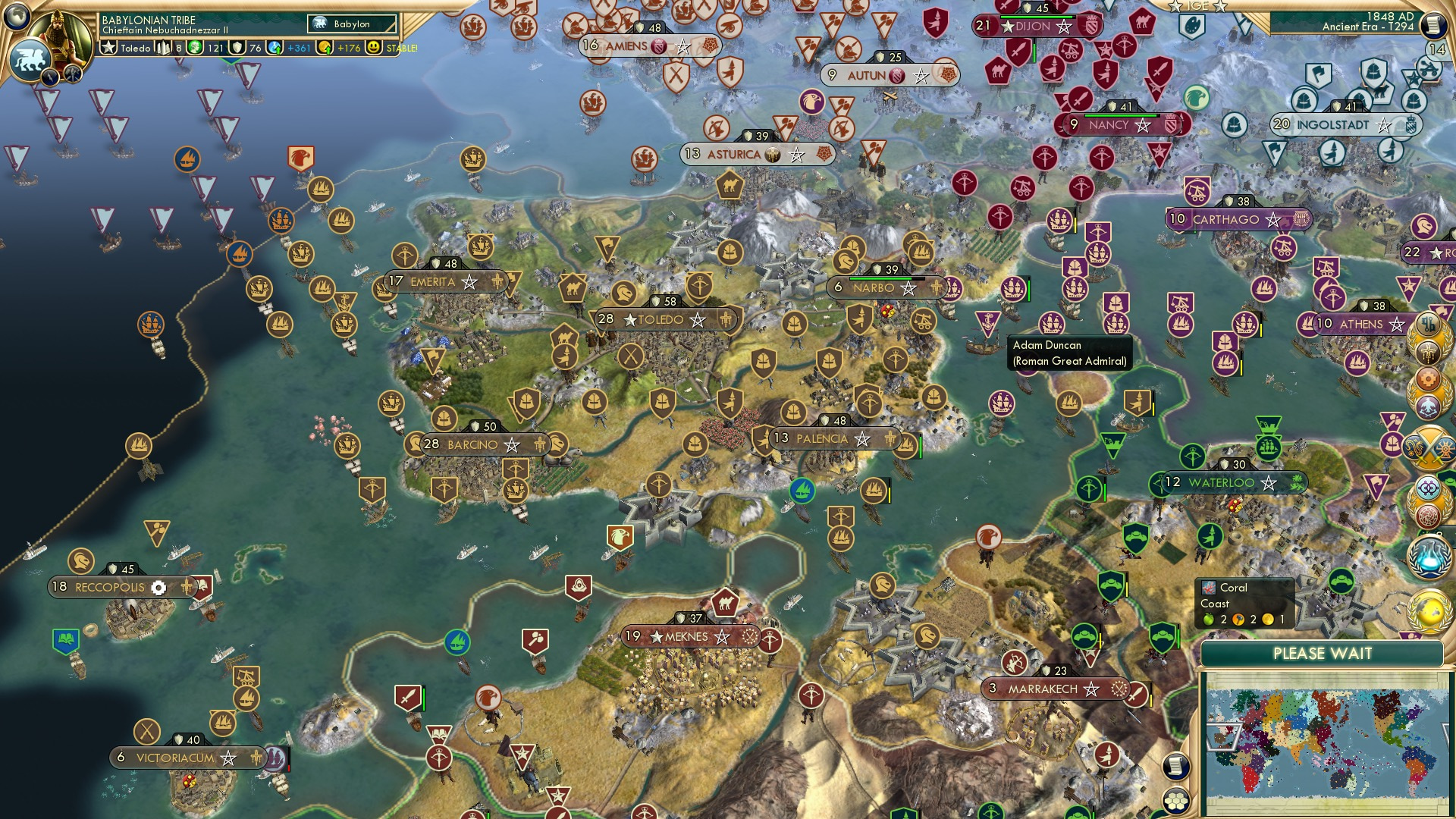
Task: Toggle the strategic view globe in top-left corner
Action: (x=15, y=17)
